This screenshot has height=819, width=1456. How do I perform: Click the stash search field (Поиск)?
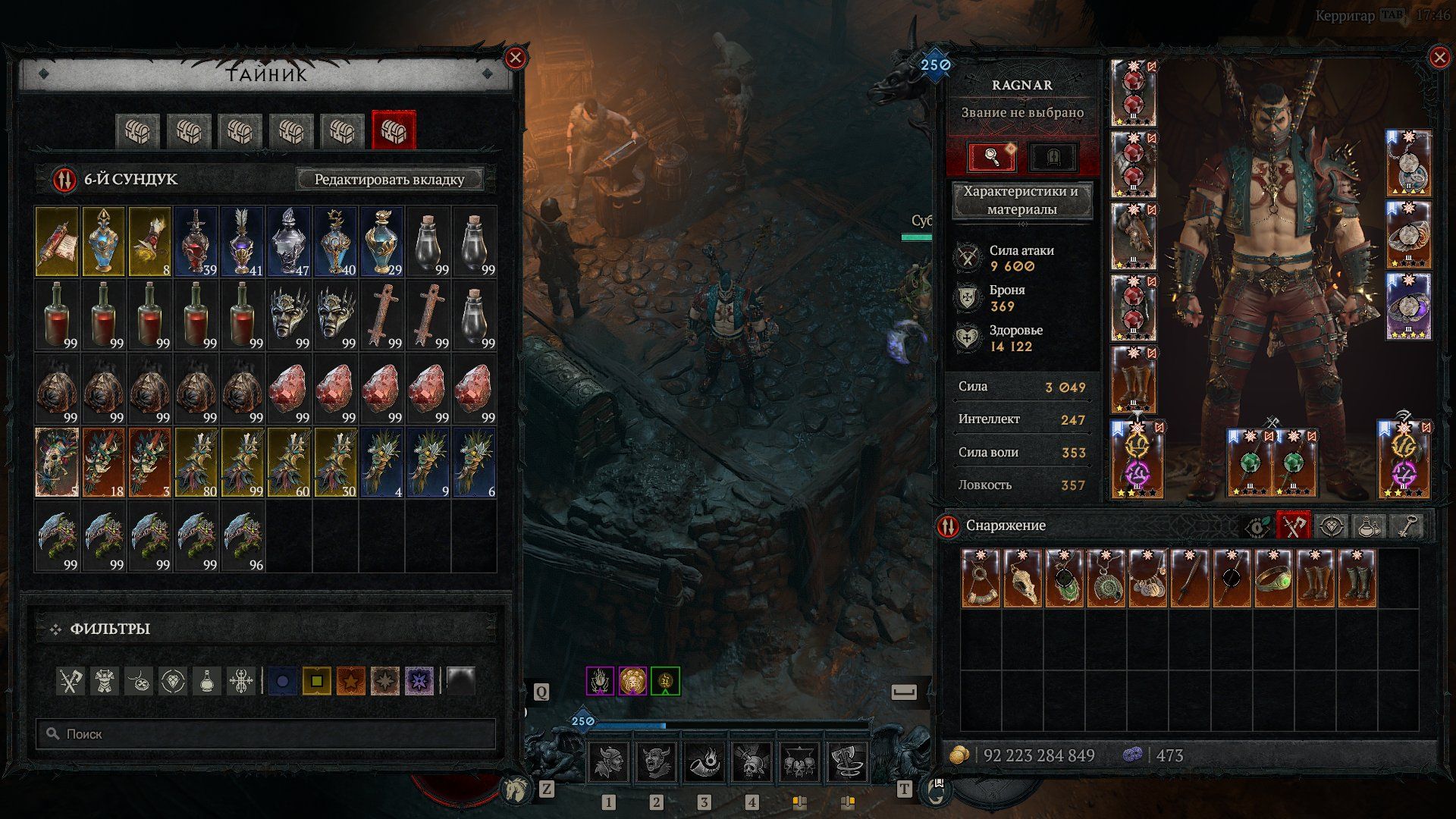click(x=265, y=734)
